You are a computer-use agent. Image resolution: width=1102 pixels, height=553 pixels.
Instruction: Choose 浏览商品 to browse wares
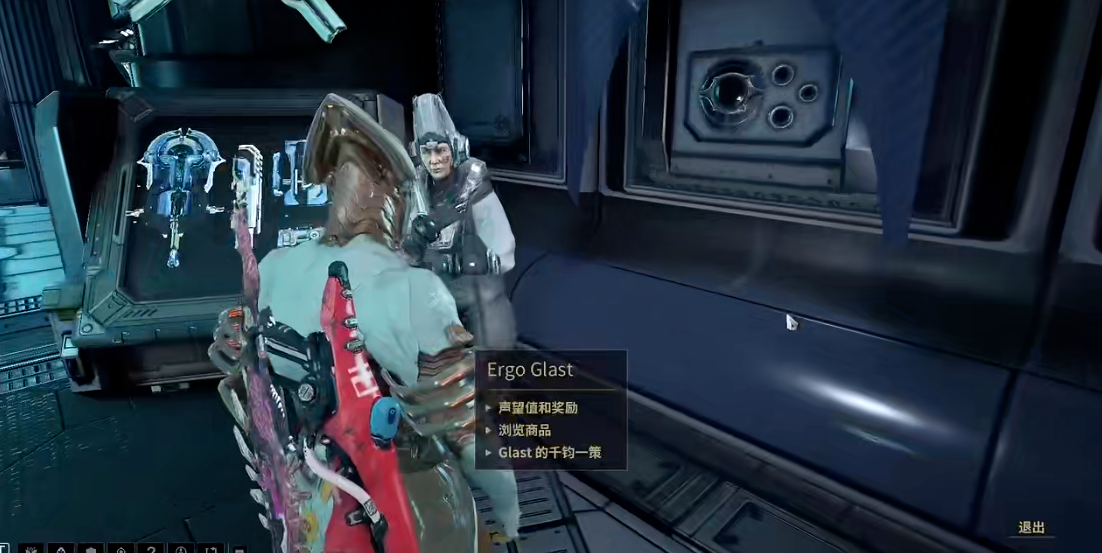click(525, 430)
